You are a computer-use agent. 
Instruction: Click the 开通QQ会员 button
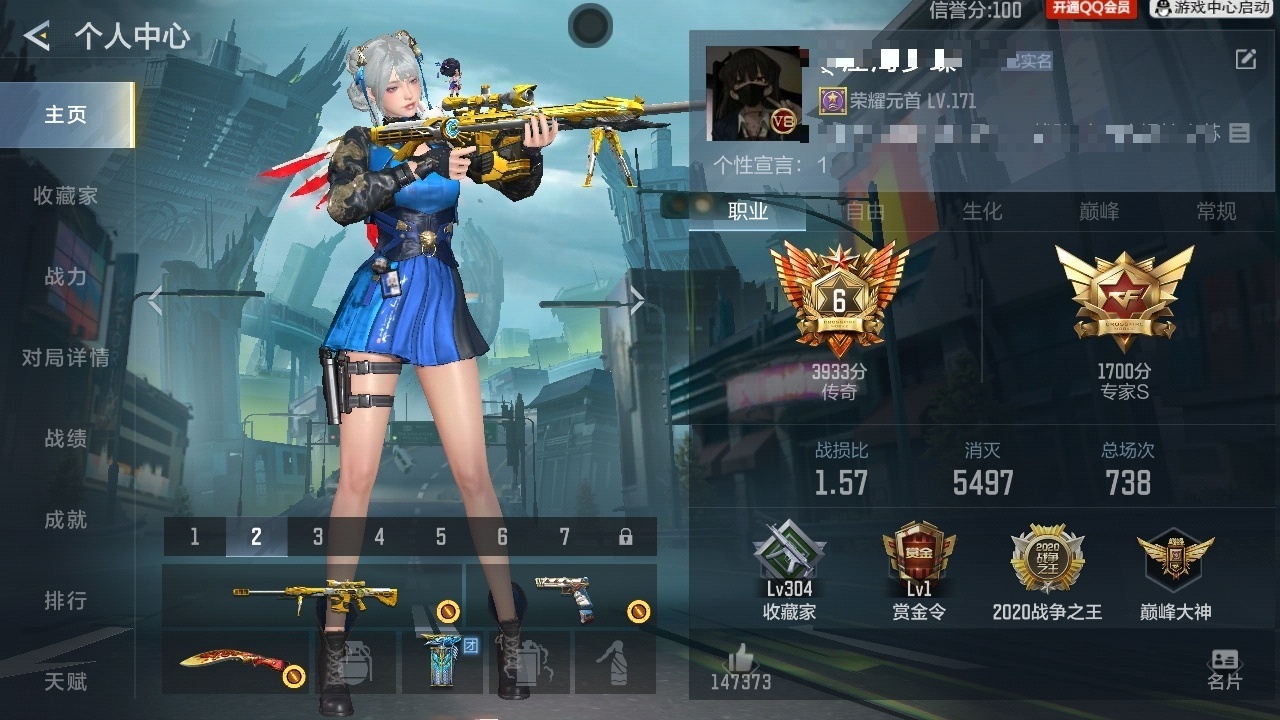(1090, 9)
